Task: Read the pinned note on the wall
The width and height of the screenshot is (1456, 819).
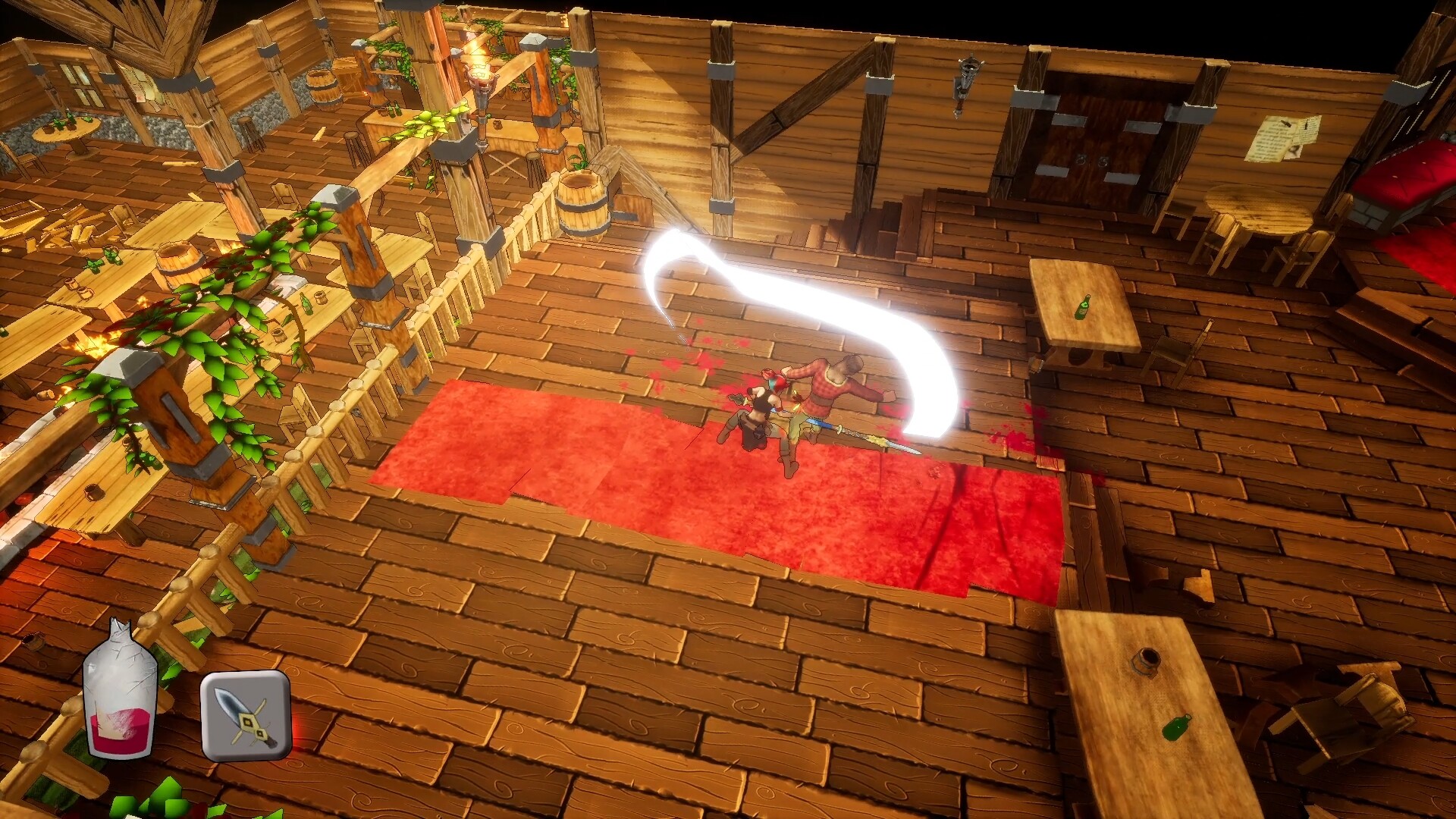Action: (1289, 136)
